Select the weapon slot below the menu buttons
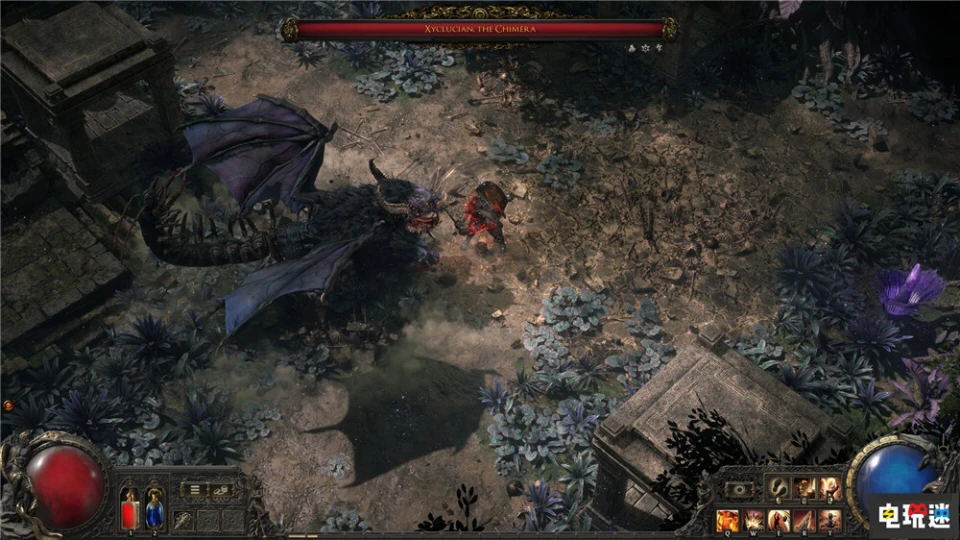The width and height of the screenshot is (960, 540). (183, 519)
